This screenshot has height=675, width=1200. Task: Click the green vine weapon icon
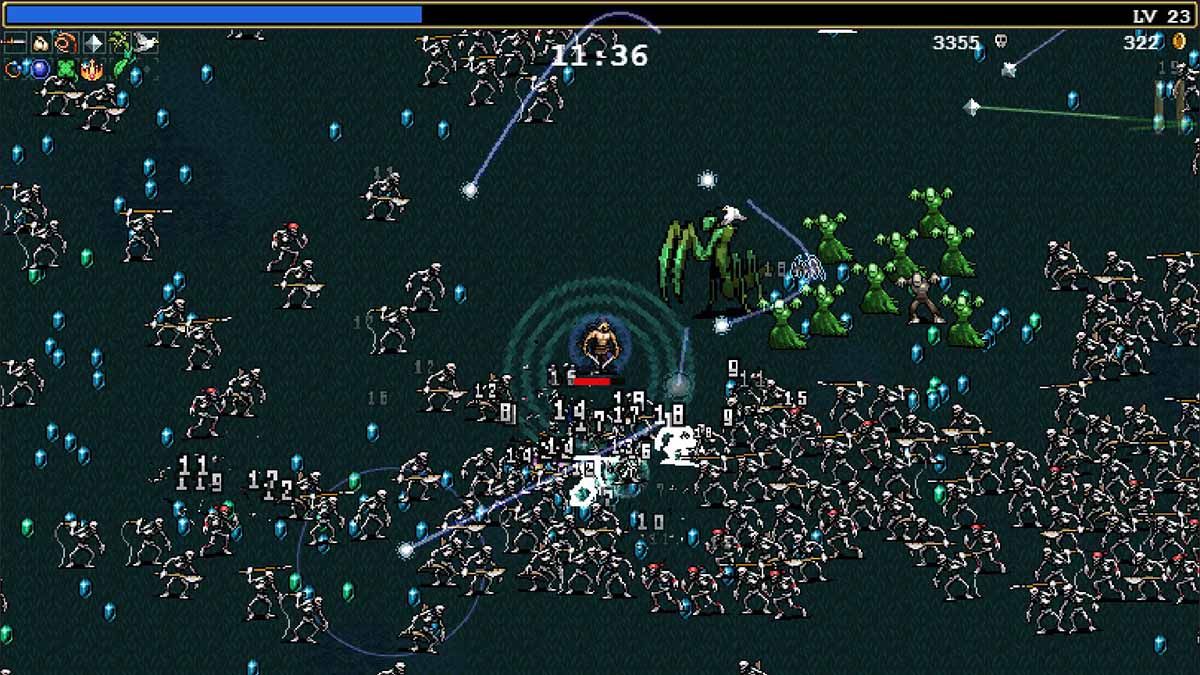click(119, 43)
